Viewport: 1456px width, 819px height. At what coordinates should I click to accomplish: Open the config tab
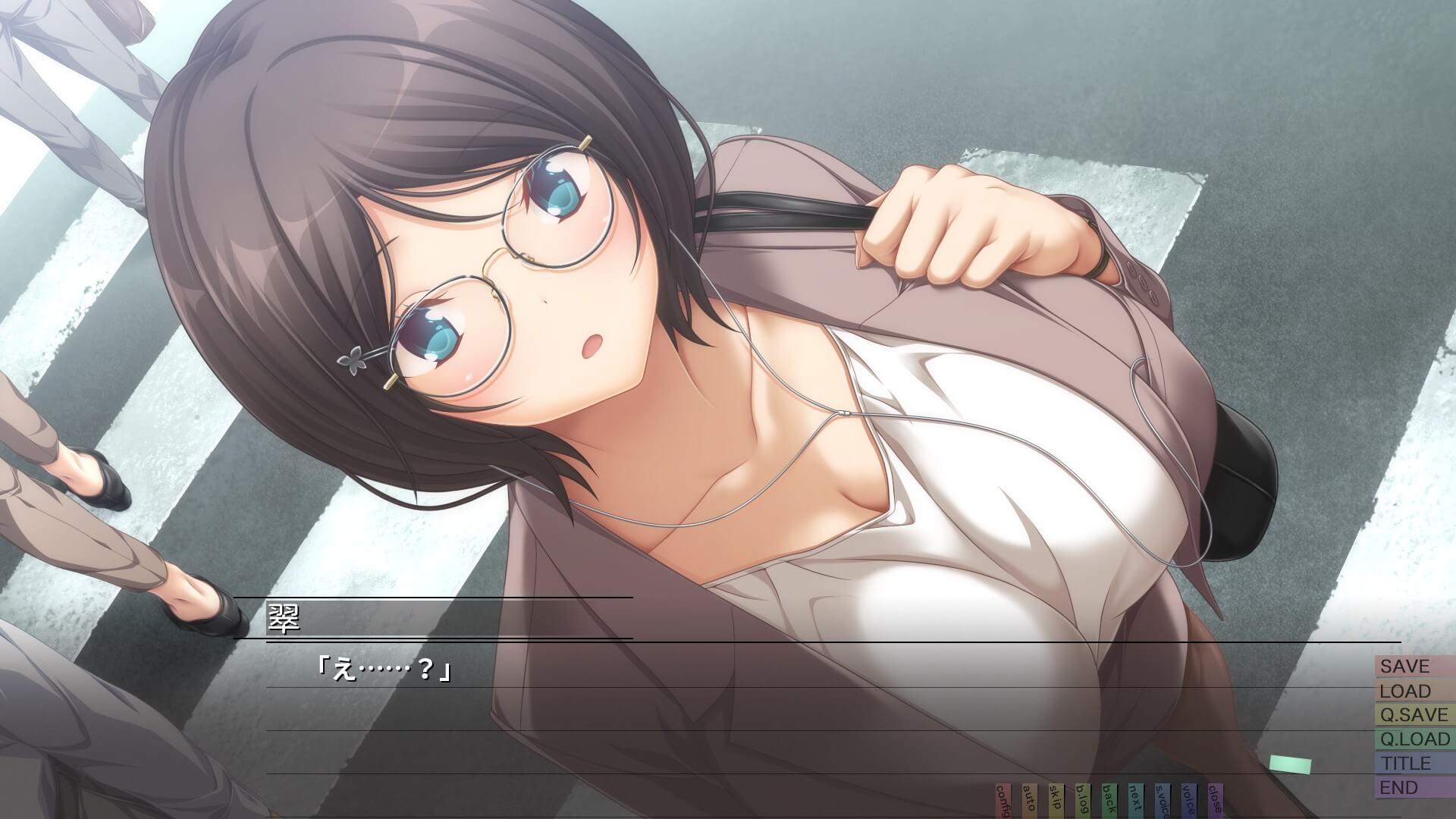[x=1003, y=802]
